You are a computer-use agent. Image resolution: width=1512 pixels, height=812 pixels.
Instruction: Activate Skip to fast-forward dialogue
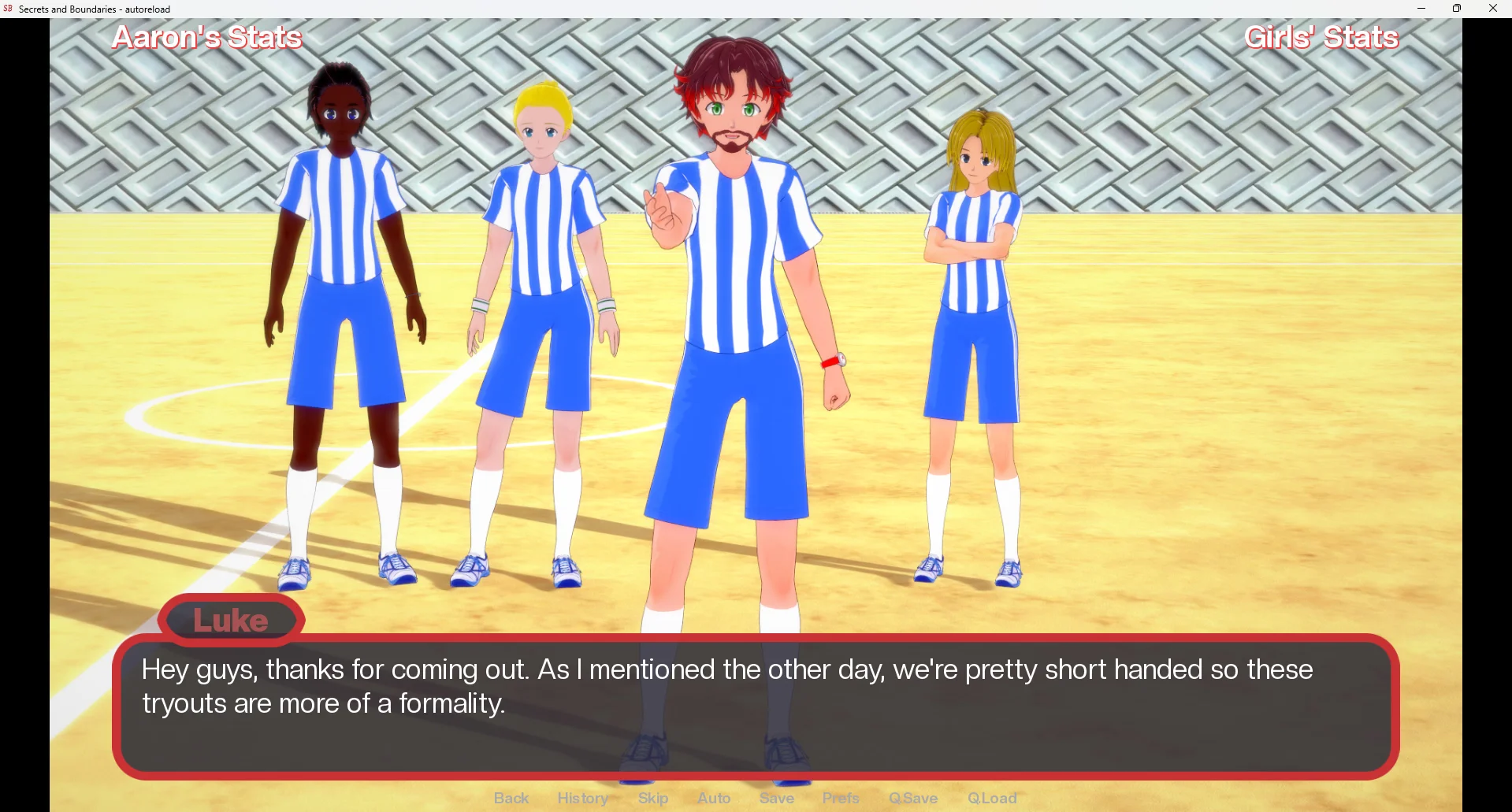point(653,798)
